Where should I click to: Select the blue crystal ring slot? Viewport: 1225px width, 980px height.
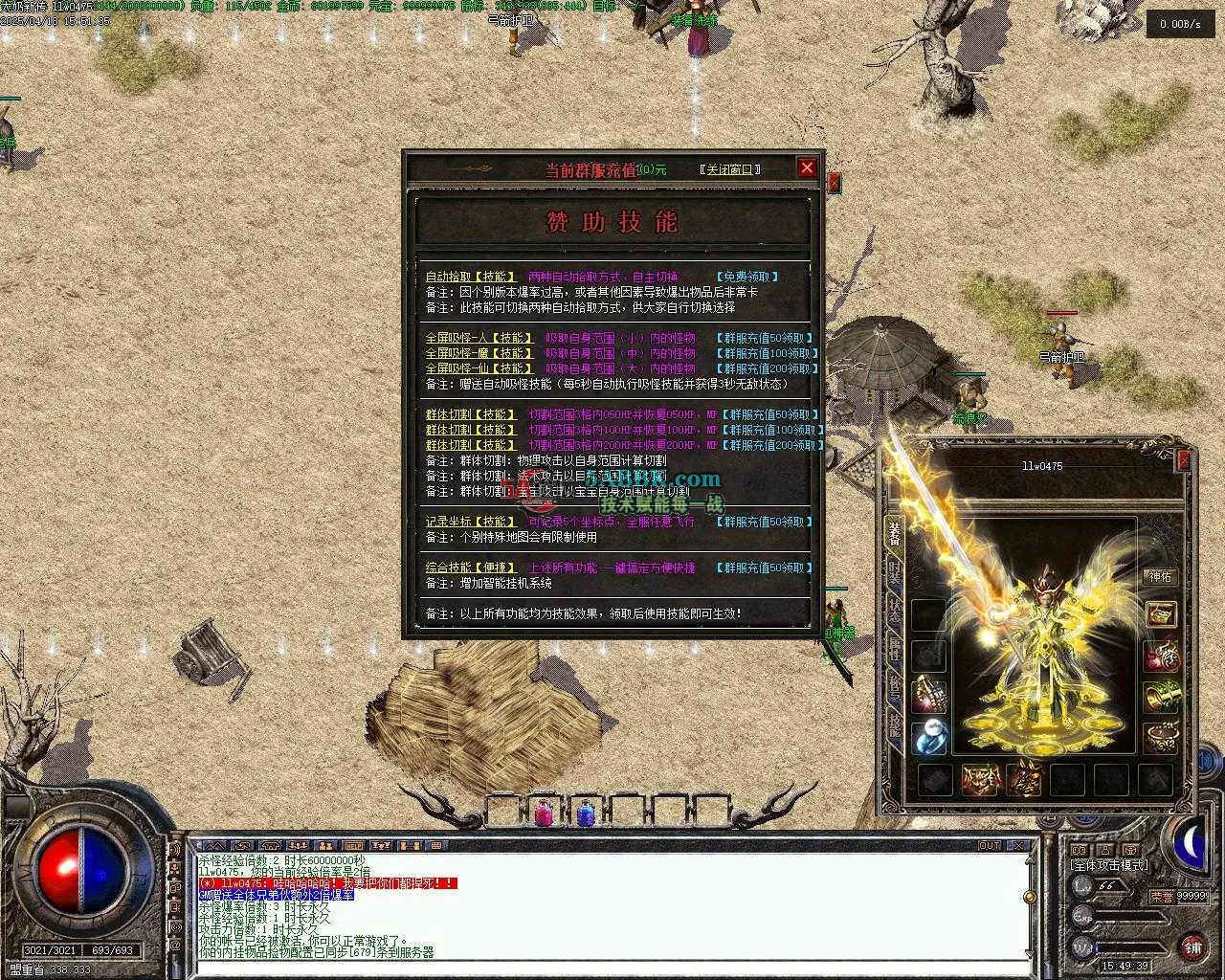928,738
